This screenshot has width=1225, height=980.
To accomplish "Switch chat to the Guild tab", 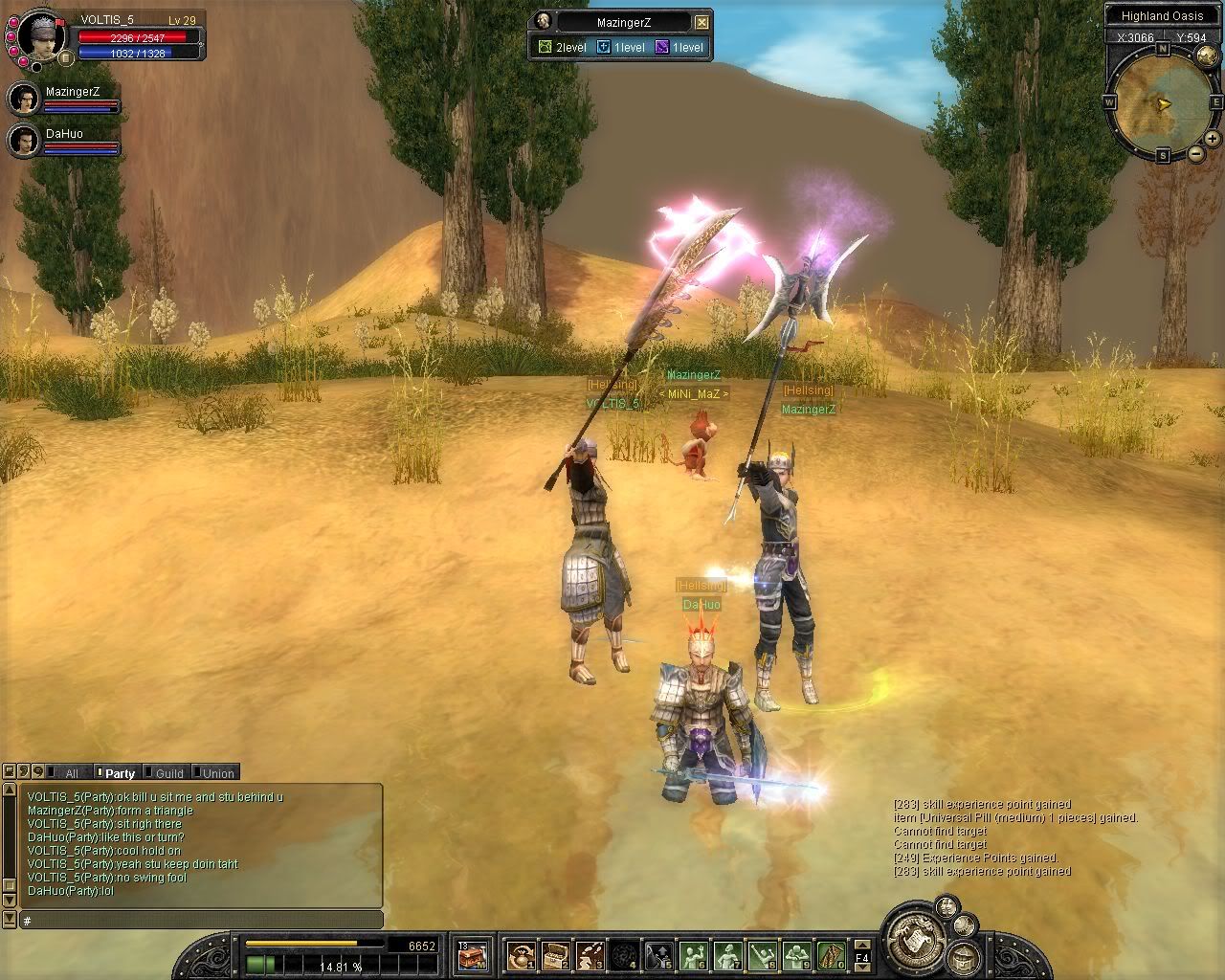I will 168,773.
